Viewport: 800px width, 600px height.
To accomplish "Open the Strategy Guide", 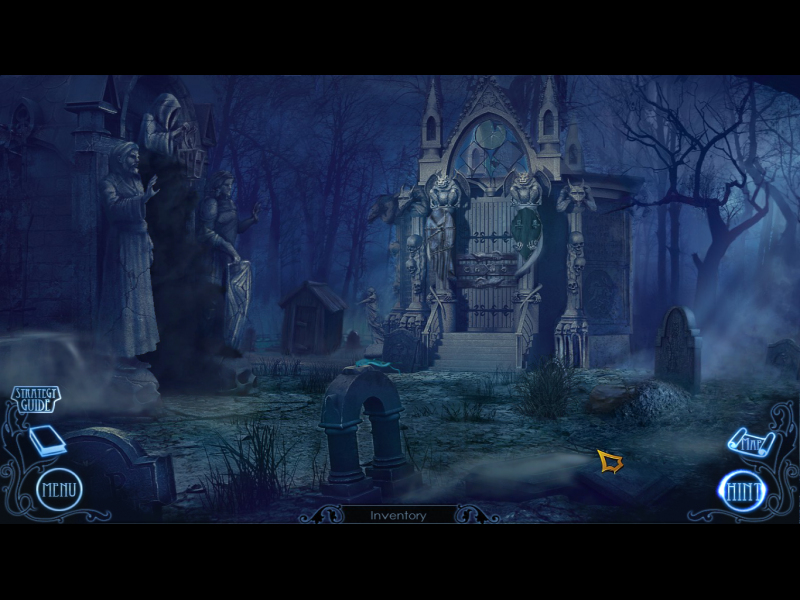I will pyautogui.click(x=34, y=400).
